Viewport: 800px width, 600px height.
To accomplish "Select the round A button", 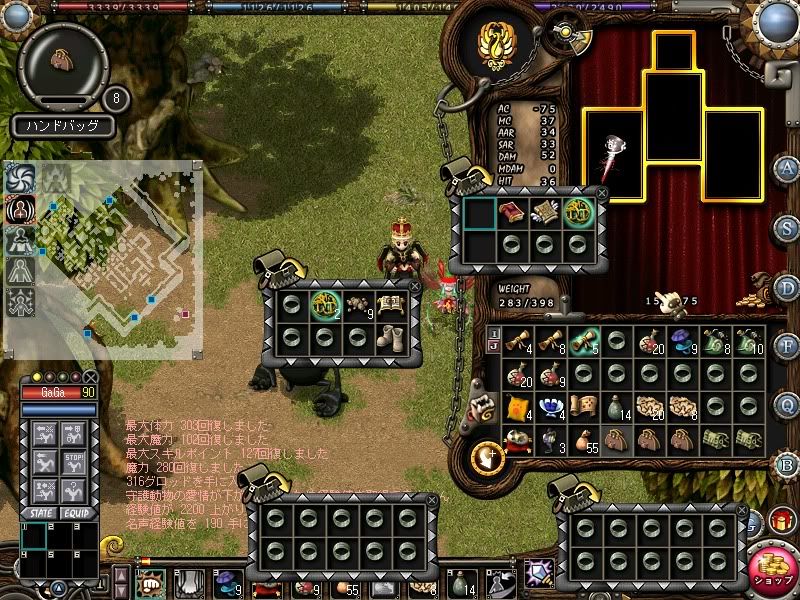I will pyautogui.click(x=787, y=168).
